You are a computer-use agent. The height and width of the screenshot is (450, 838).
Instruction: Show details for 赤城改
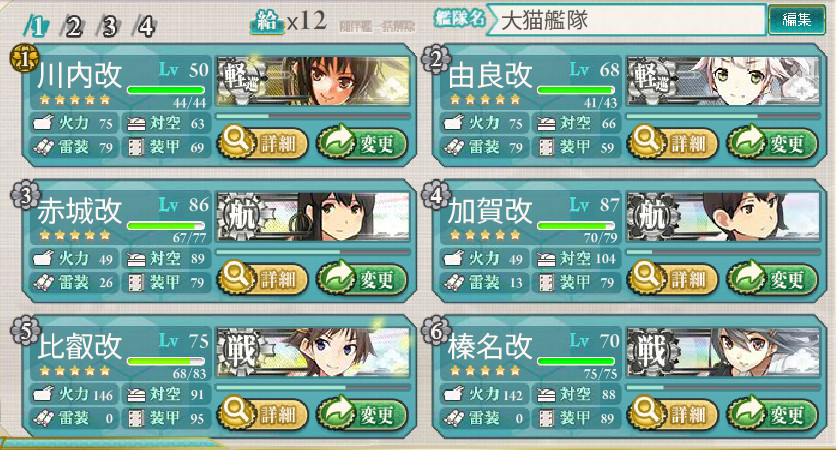(263, 277)
